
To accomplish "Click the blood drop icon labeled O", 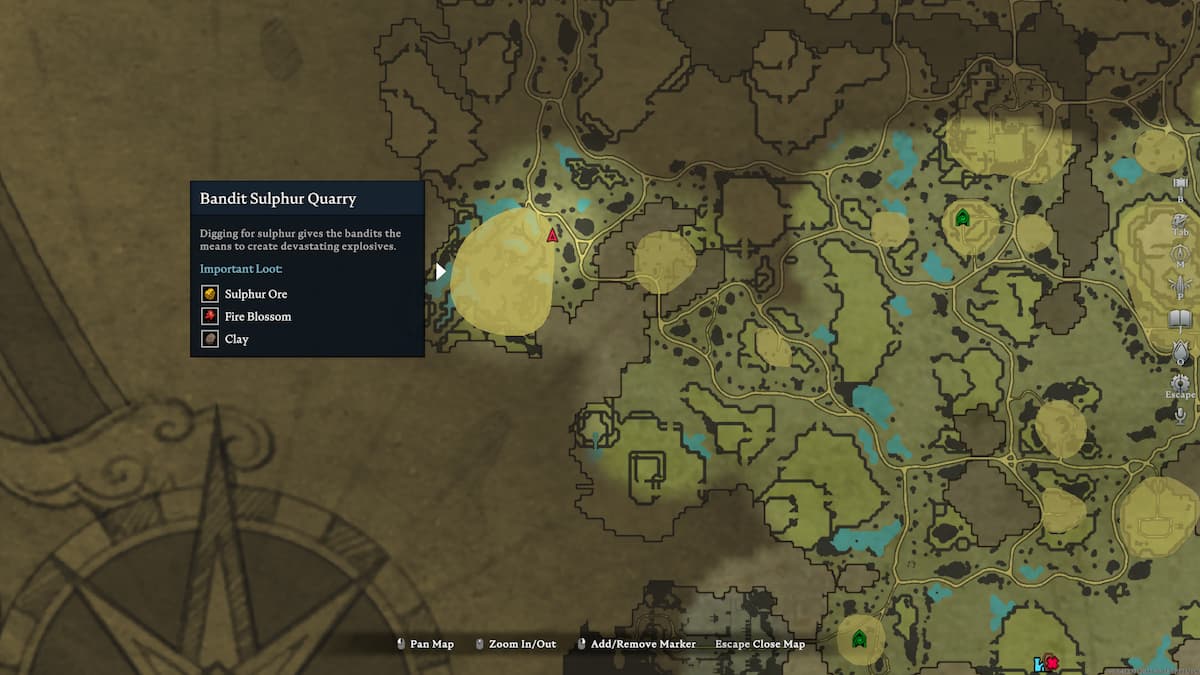I will click(1180, 350).
